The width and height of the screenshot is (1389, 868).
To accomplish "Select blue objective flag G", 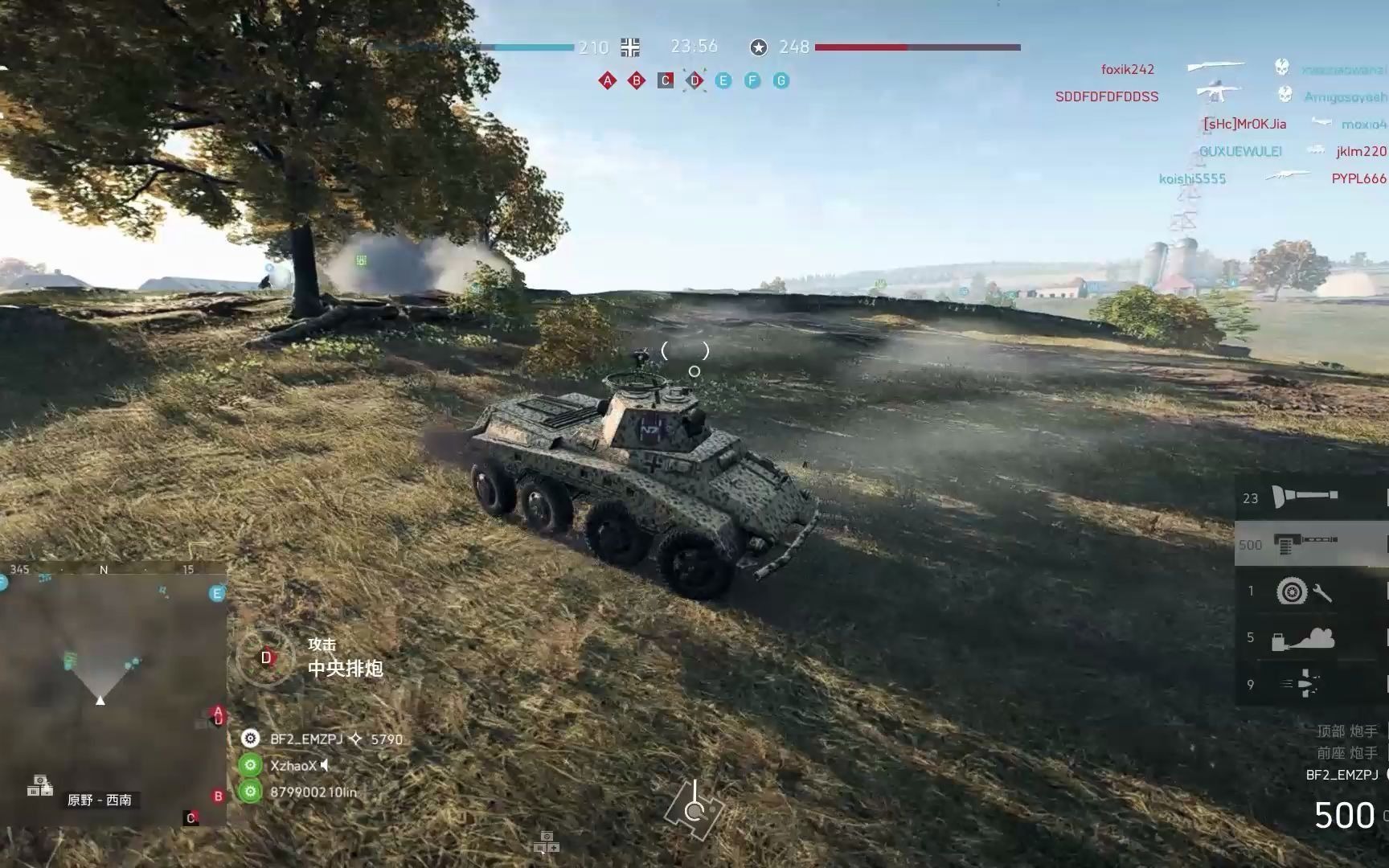I will pos(781,80).
